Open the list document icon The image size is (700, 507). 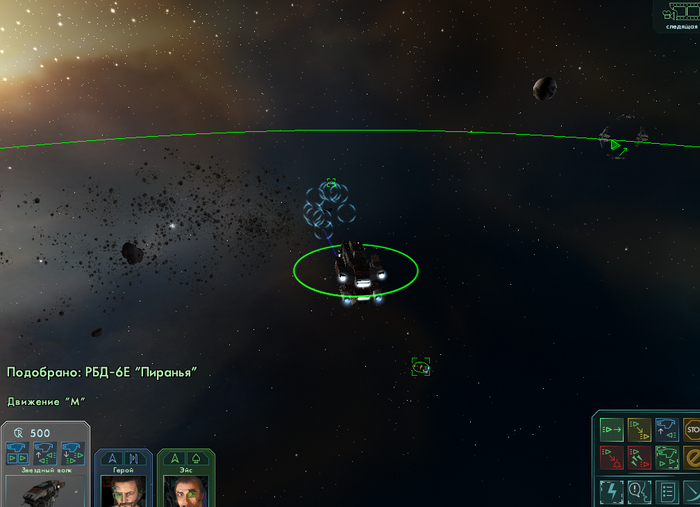coord(667,491)
